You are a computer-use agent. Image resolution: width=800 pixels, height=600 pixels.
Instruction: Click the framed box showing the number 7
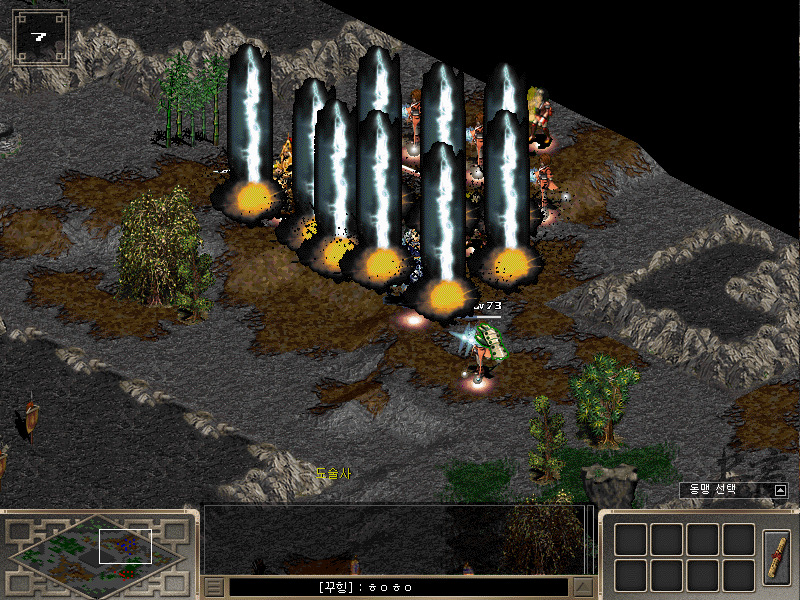point(40,38)
